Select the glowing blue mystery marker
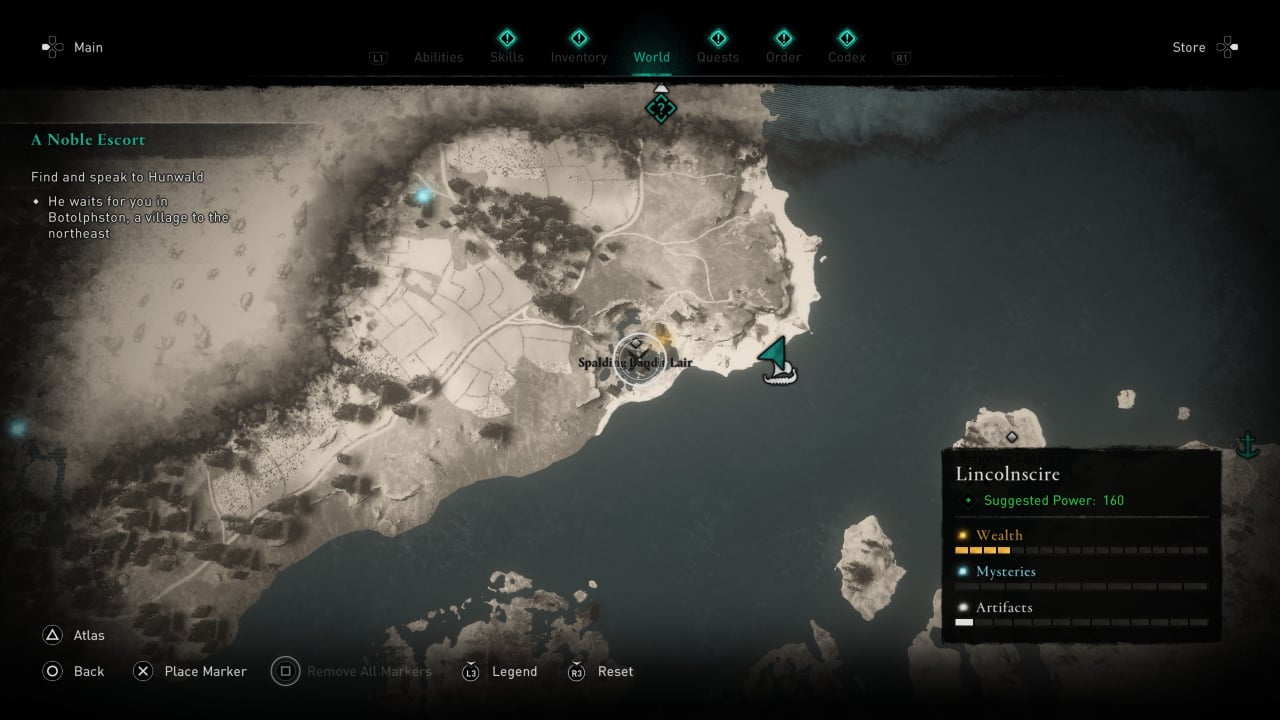Viewport: 1280px width, 720px height. (424, 195)
